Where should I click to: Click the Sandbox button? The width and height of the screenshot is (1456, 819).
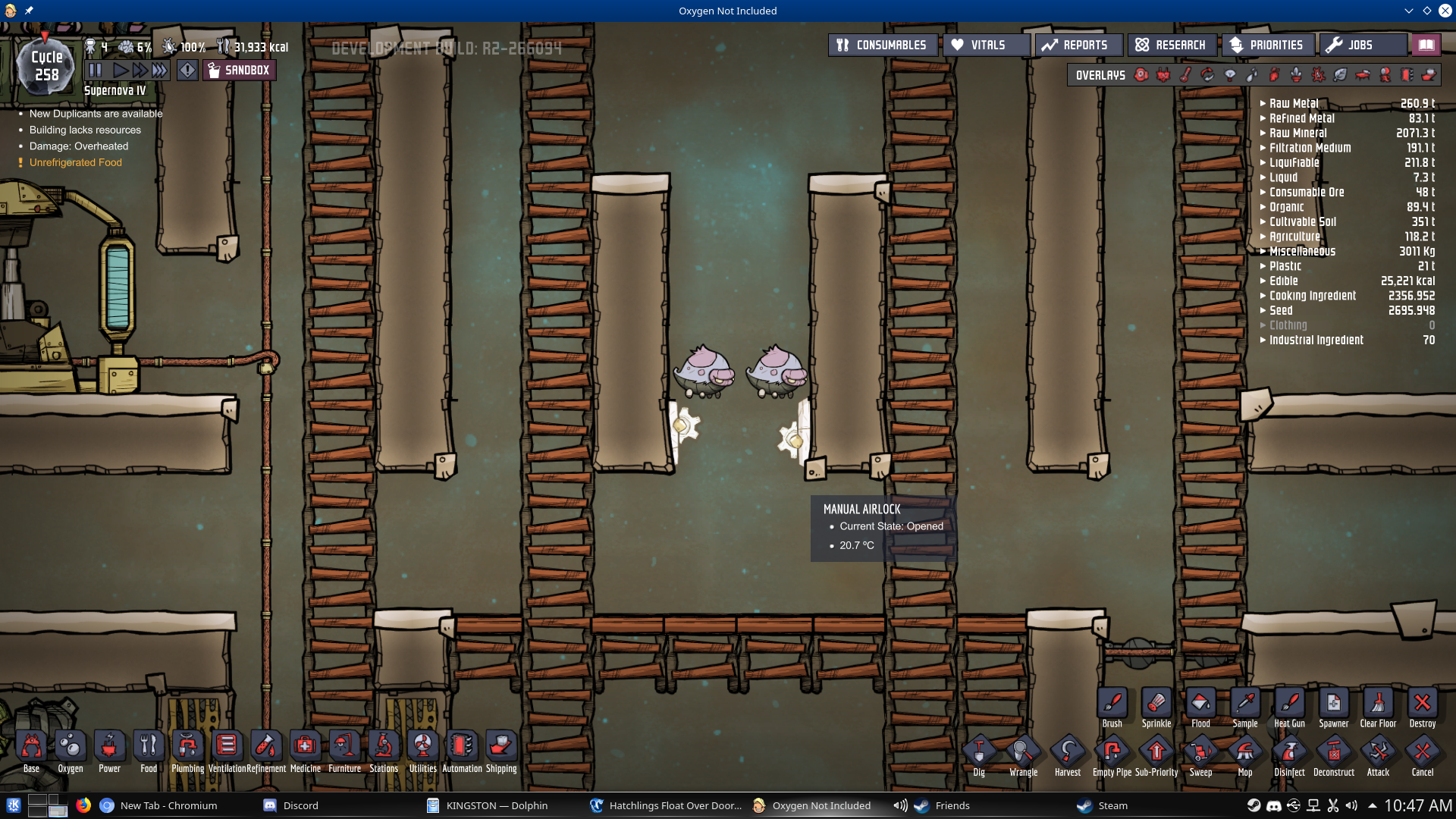point(239,70)
